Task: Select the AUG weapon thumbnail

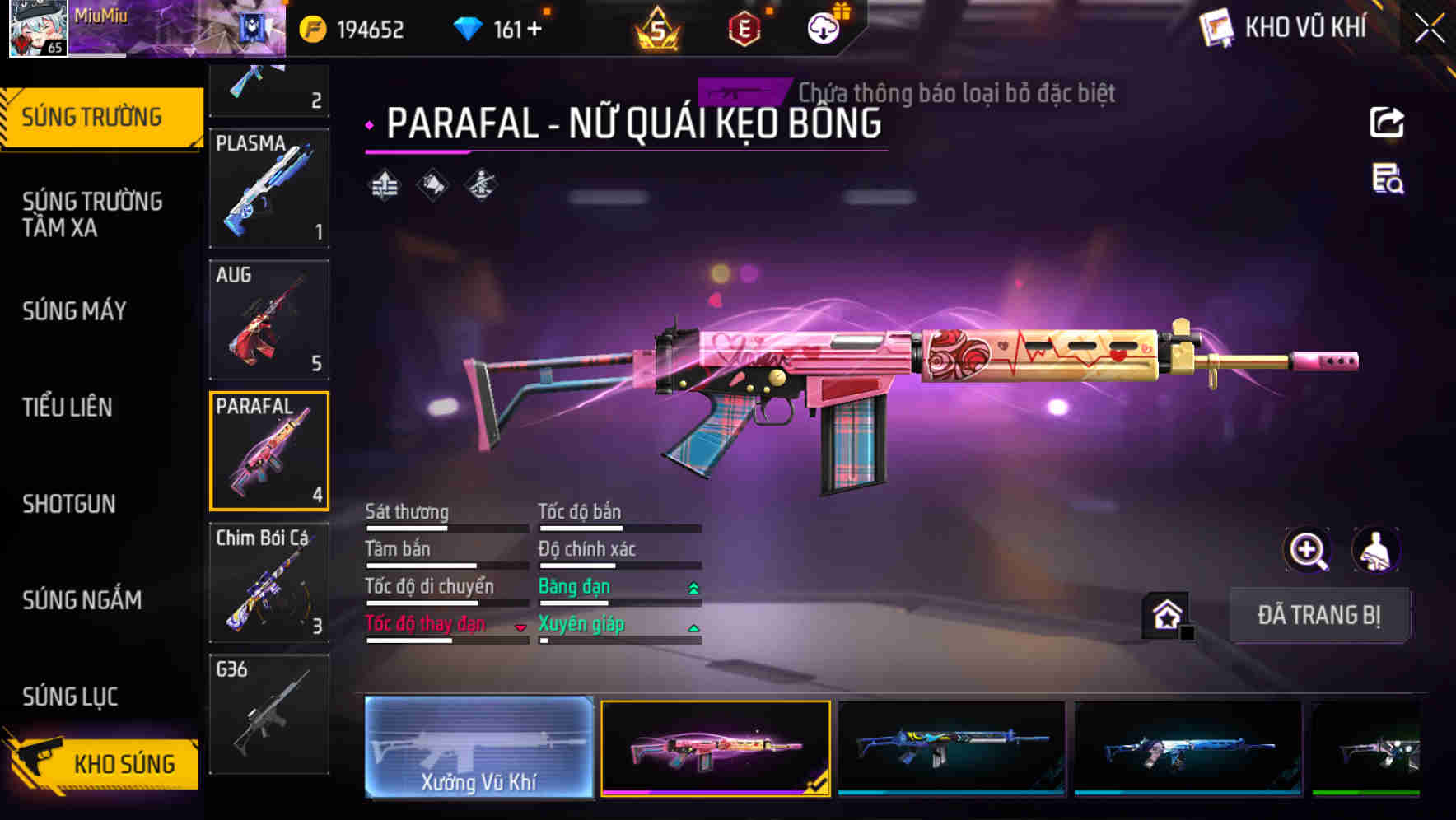Action: point(269,321)
